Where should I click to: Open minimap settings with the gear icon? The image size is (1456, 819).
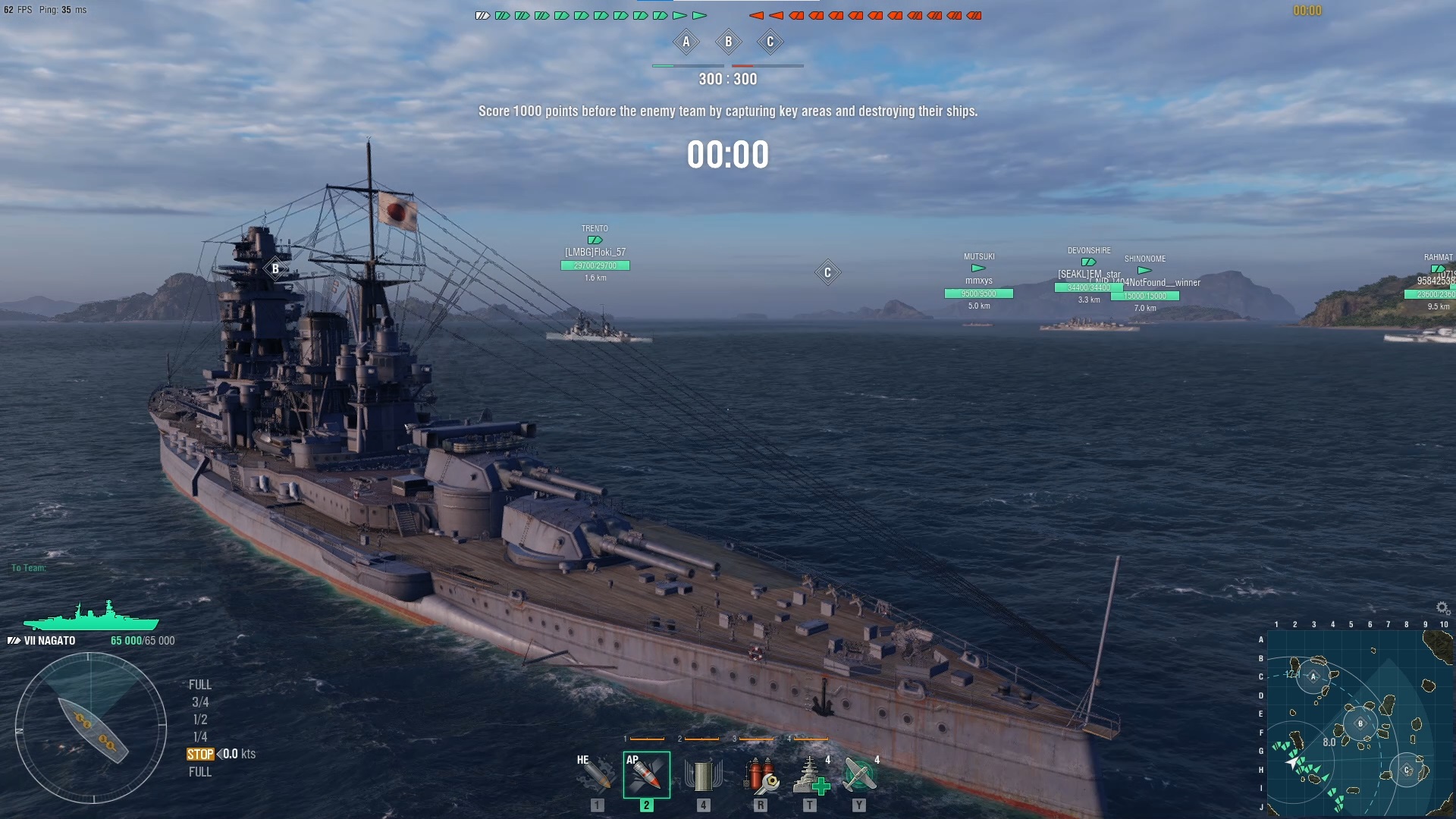tap(1442, 608)
